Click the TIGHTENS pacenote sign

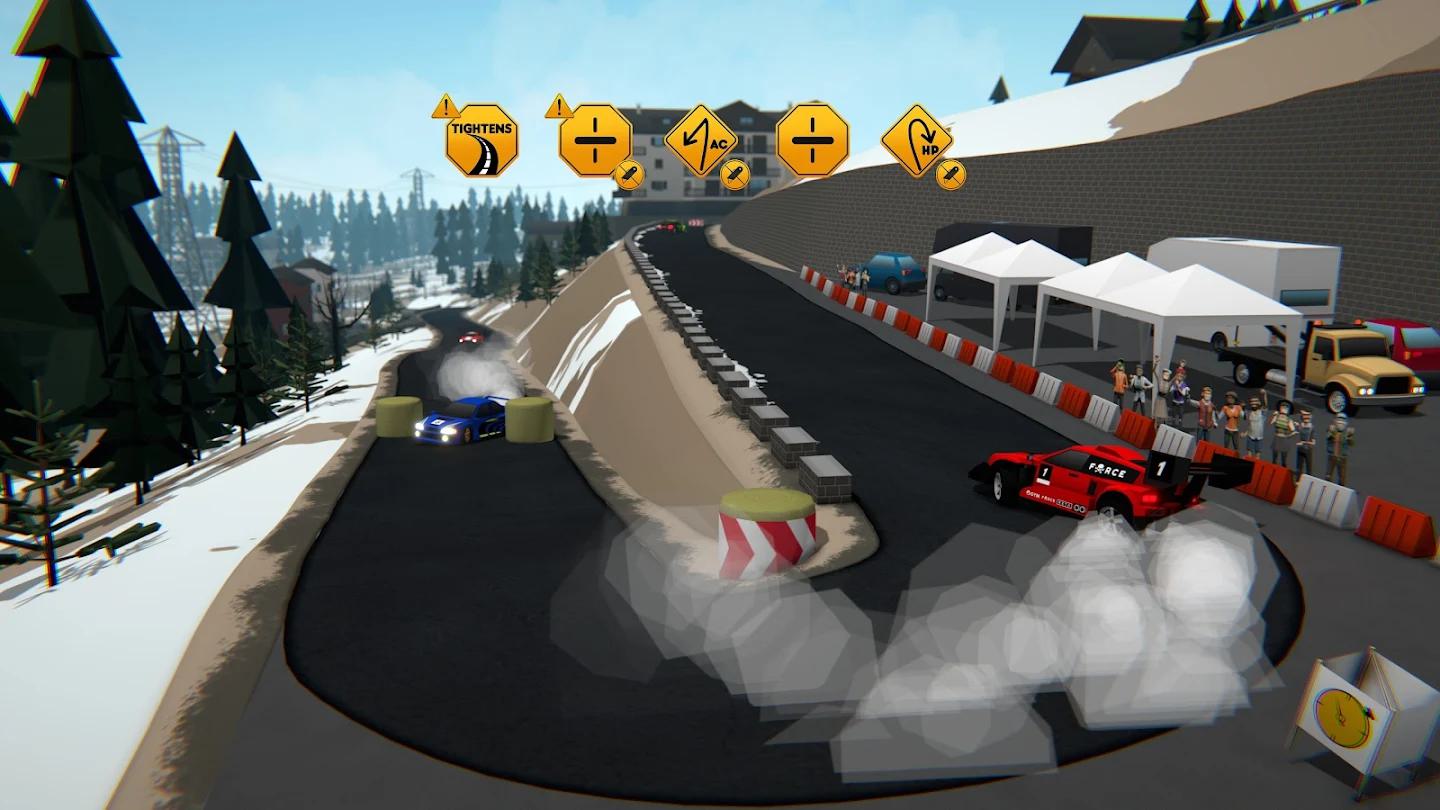tap(481, 141)
